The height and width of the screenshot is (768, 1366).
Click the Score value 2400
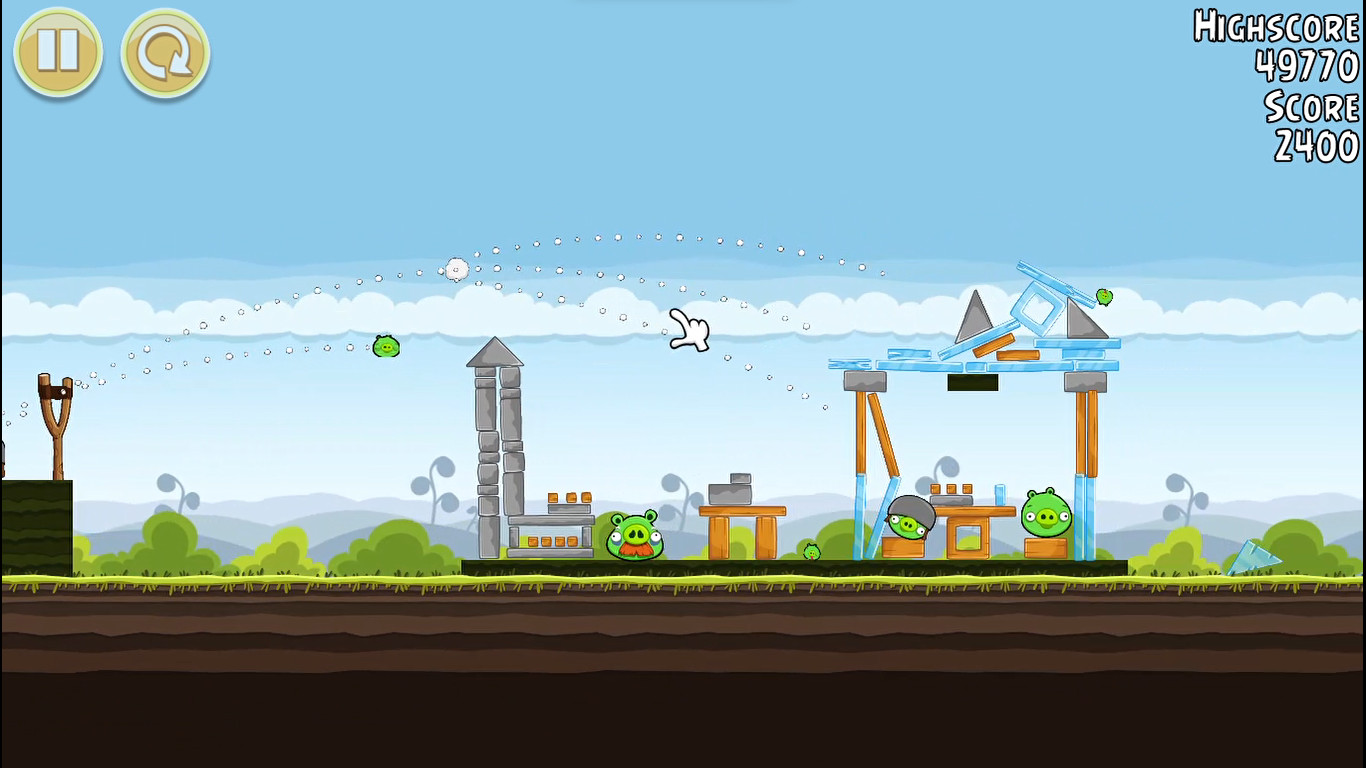1313,148
